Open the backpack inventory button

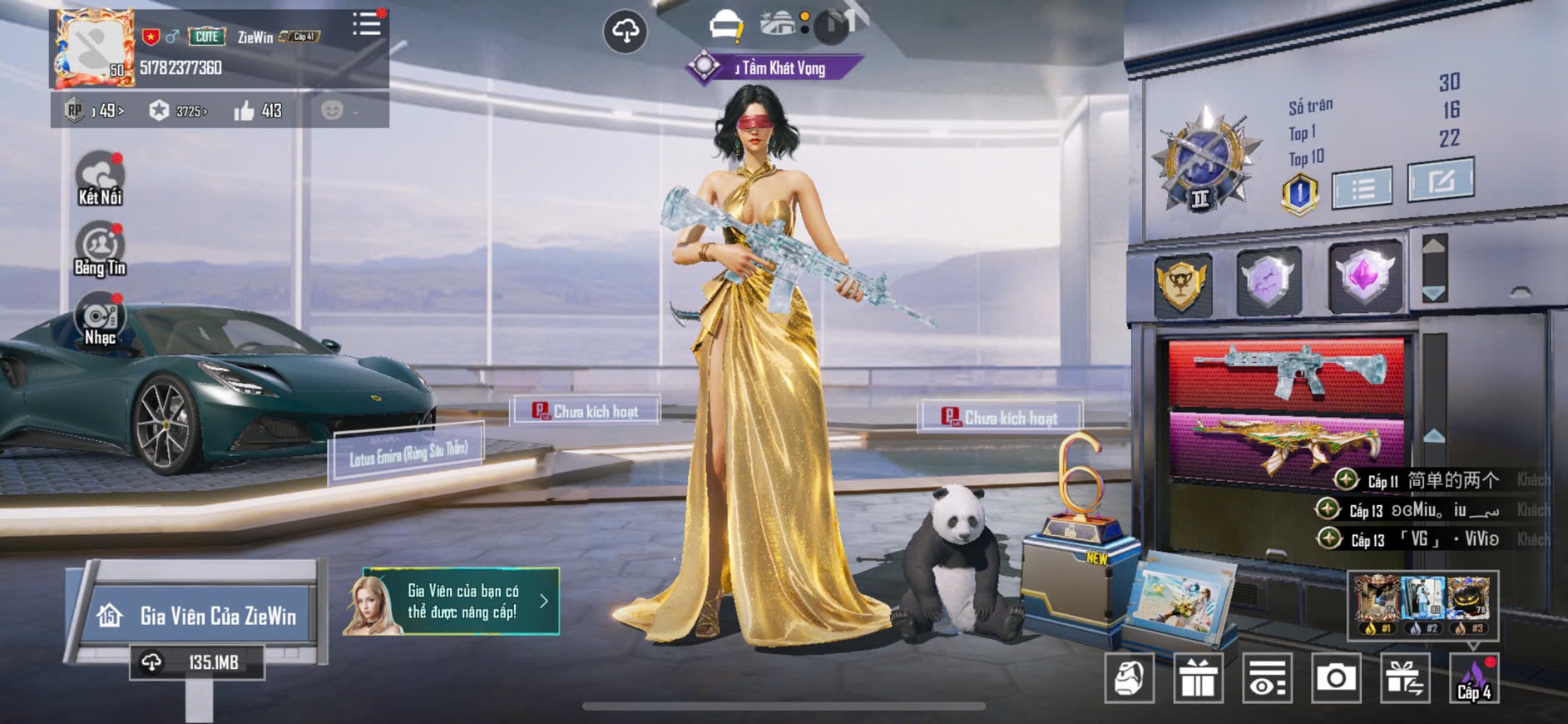point(1129,678)
